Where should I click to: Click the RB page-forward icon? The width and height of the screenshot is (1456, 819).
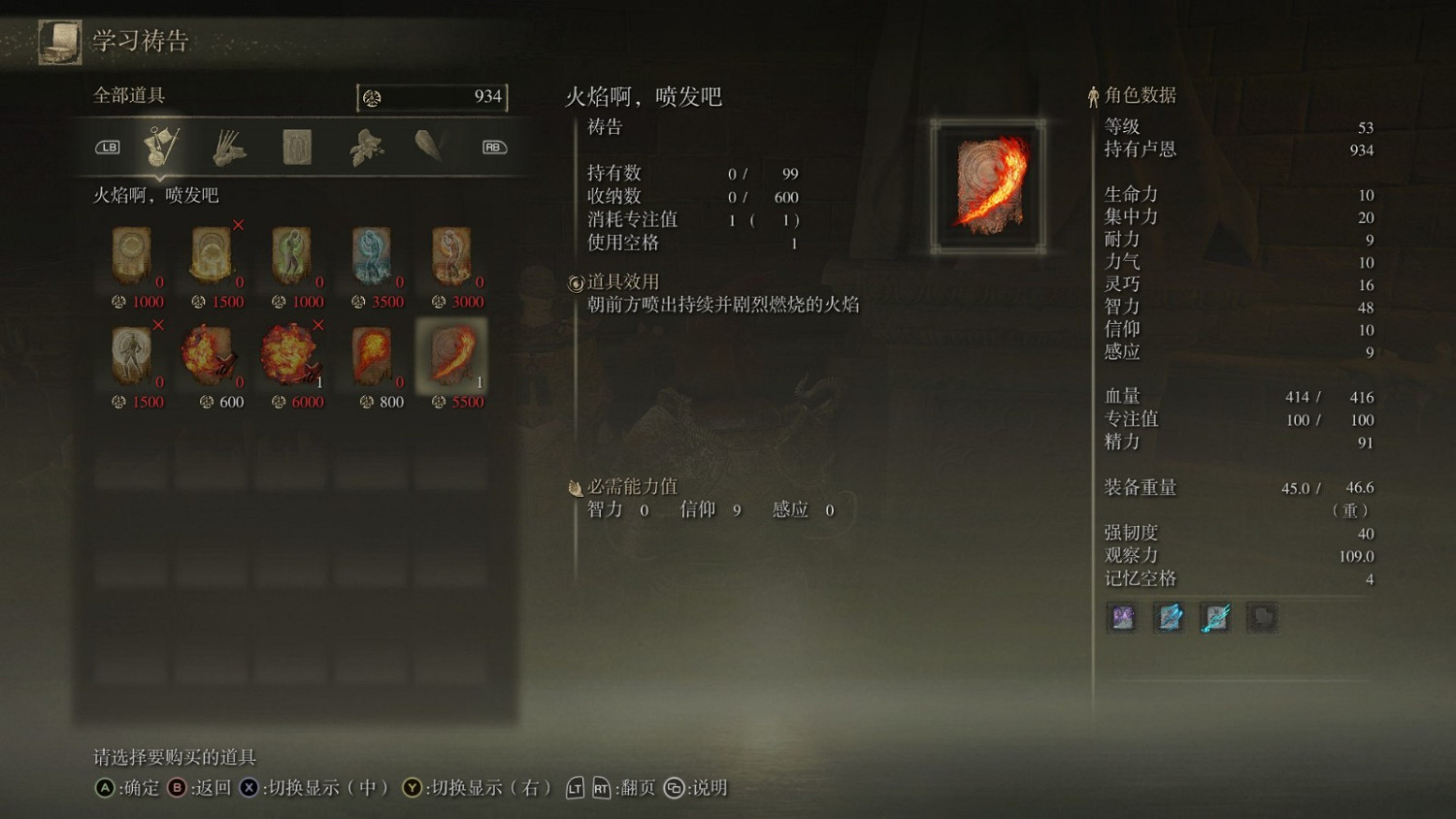click(492, 147)
